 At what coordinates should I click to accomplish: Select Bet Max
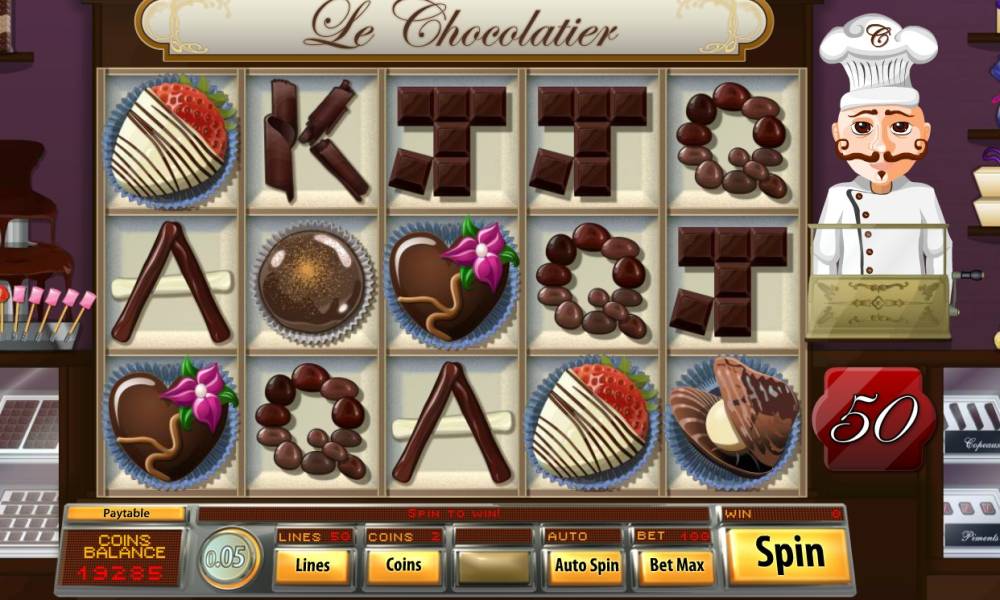click(676, 566)
